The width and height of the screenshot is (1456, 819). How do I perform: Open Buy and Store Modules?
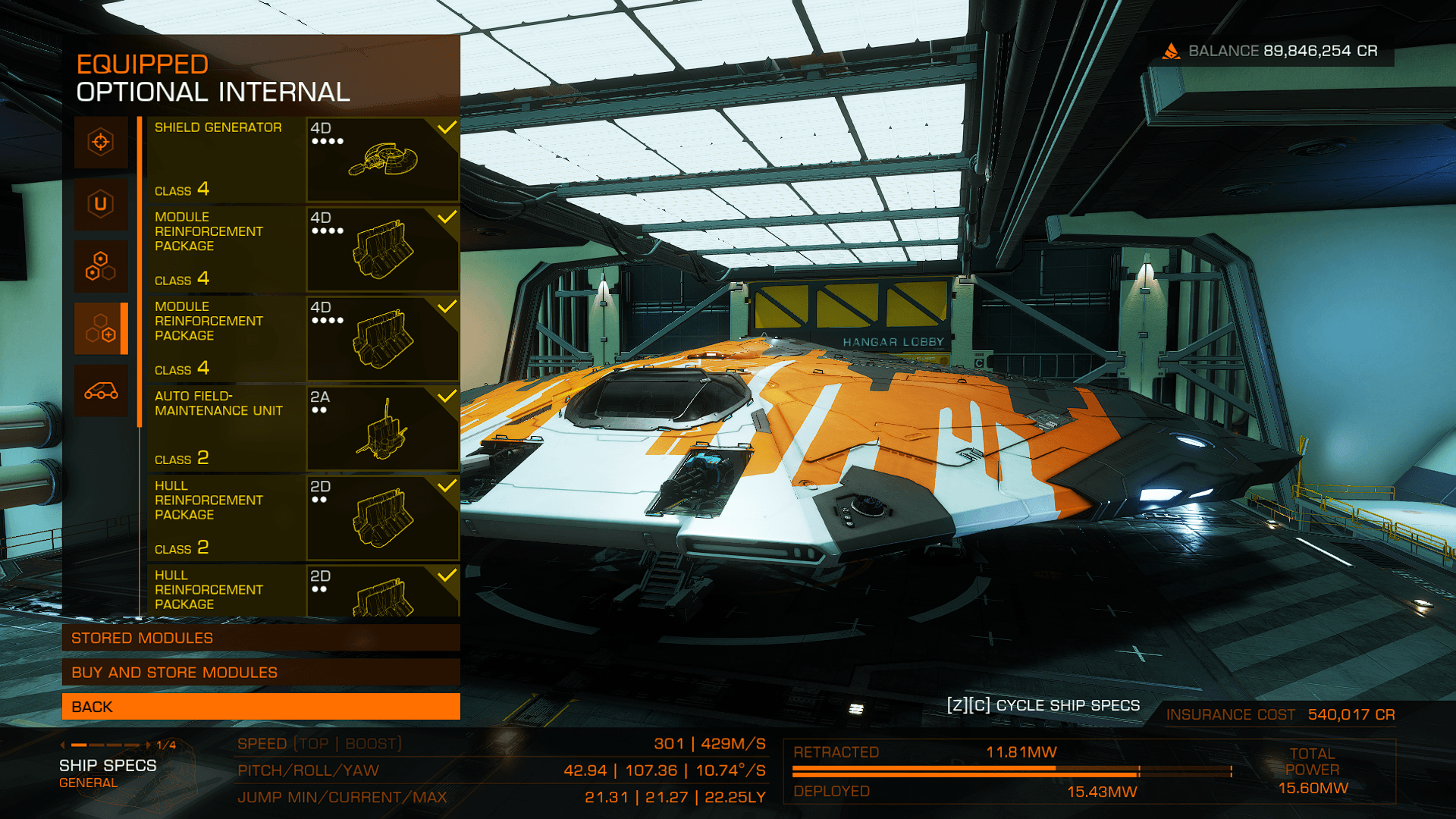[x=261, y=672]
